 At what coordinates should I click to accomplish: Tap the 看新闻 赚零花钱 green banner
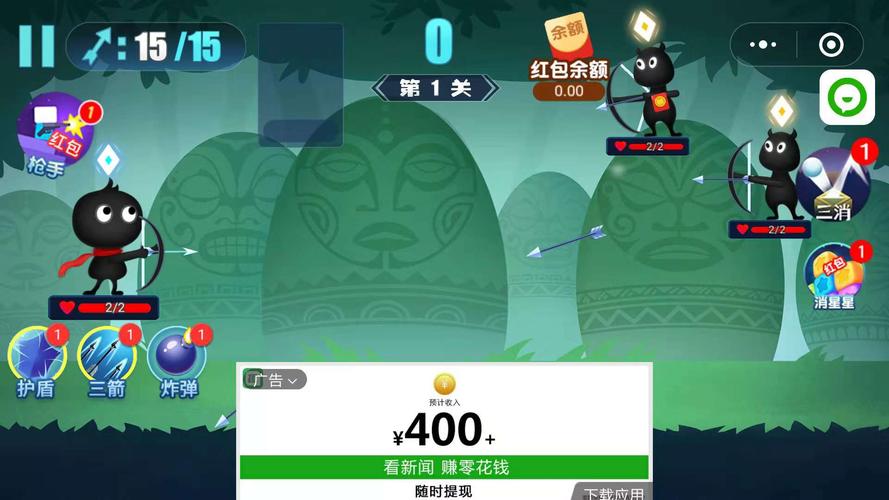point(444,467)
